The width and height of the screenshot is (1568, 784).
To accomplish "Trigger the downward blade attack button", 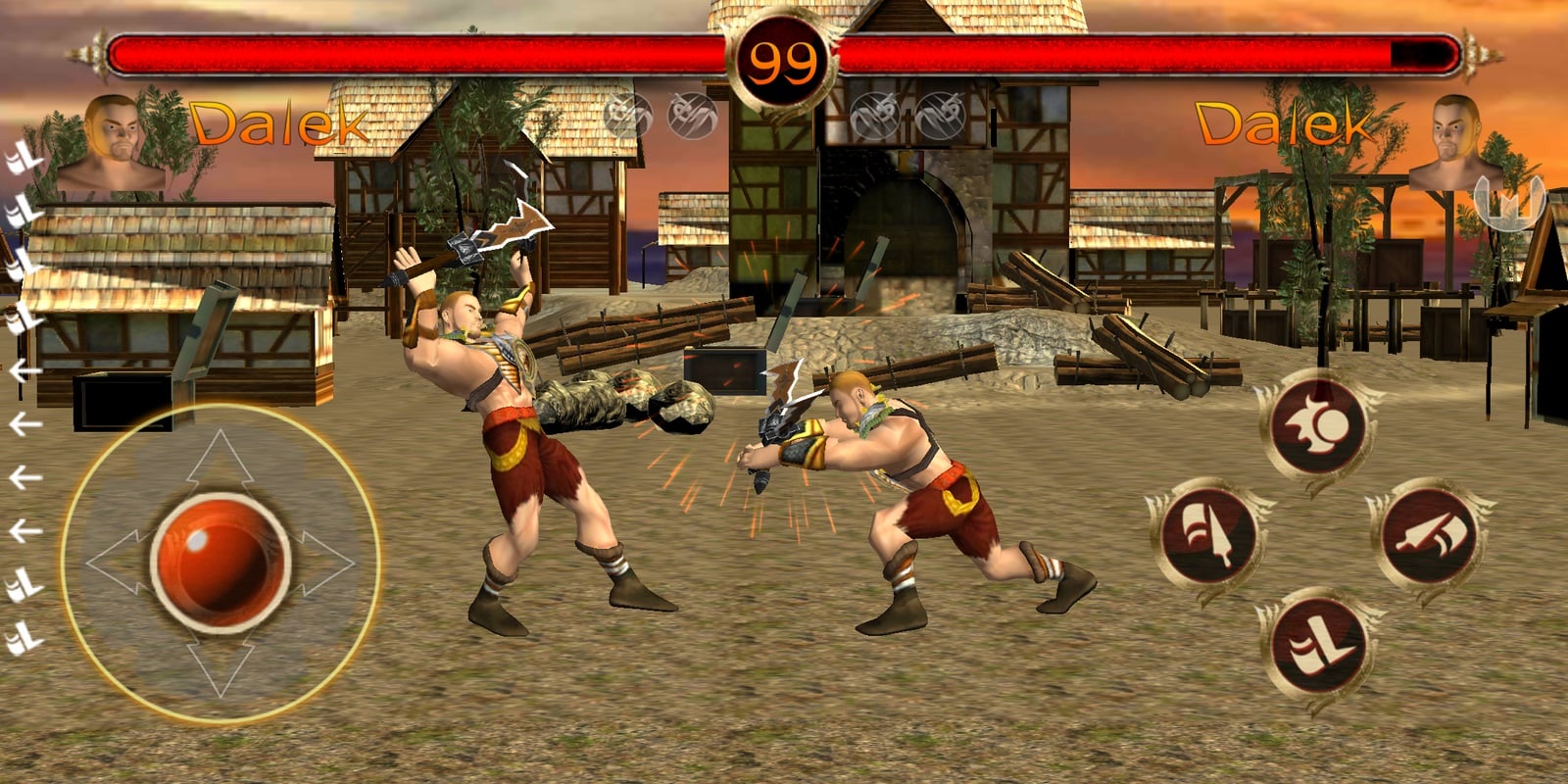I will point(1208,534).
